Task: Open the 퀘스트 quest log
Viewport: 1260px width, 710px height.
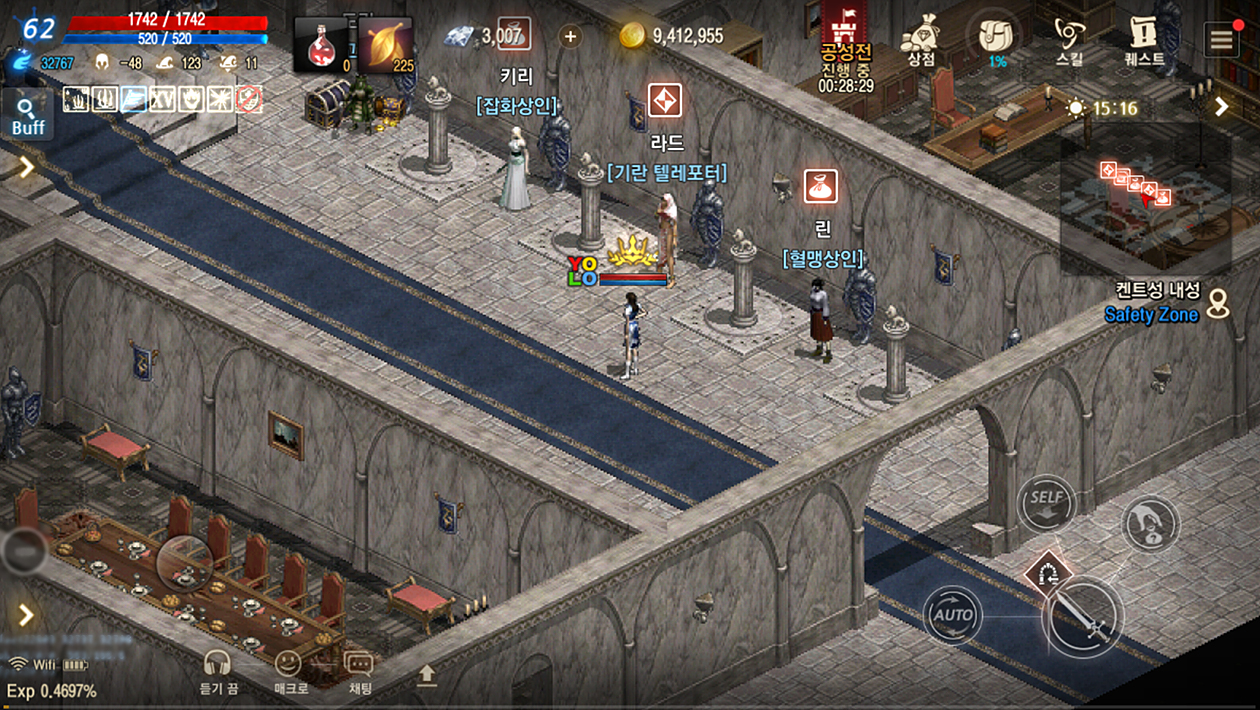Action: 1144,38
